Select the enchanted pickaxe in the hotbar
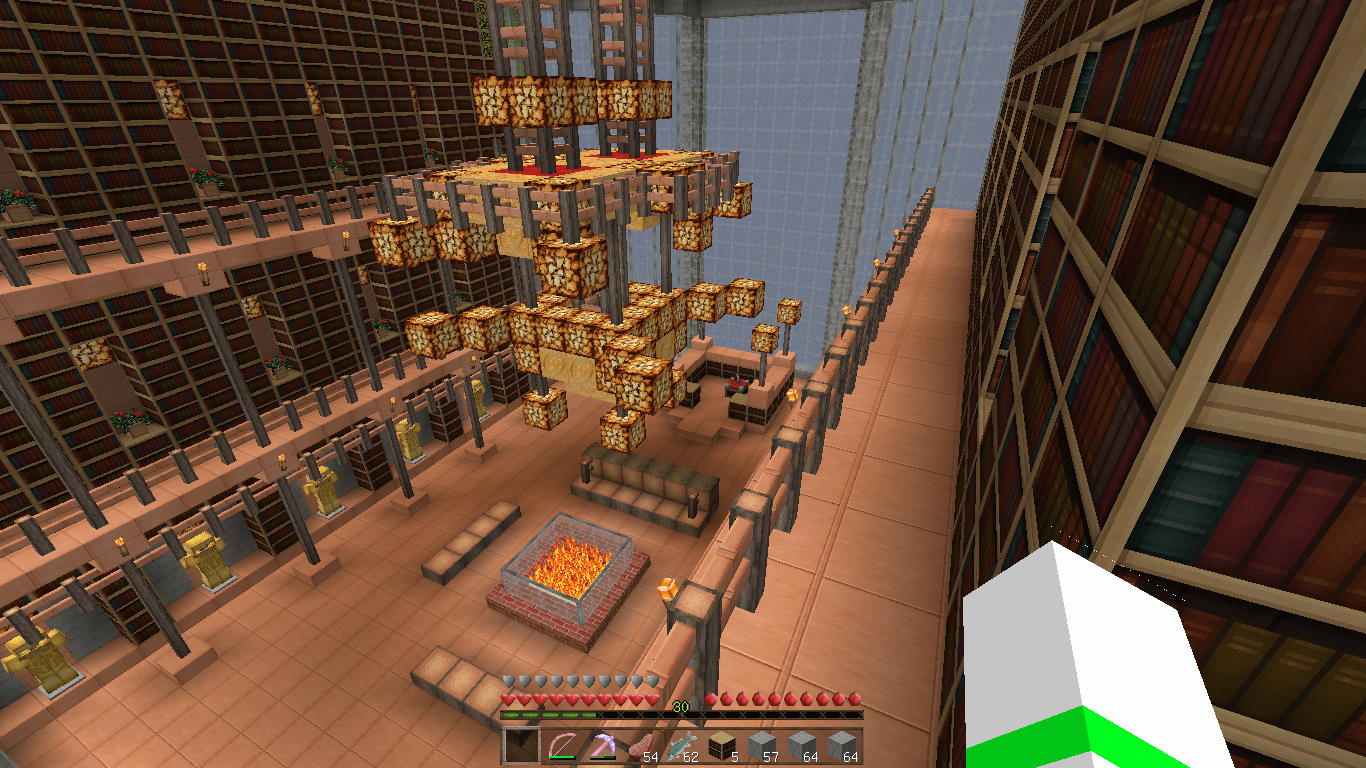Screen dimensions: 1366x768 pyautogui.click(x=602, y=746)
